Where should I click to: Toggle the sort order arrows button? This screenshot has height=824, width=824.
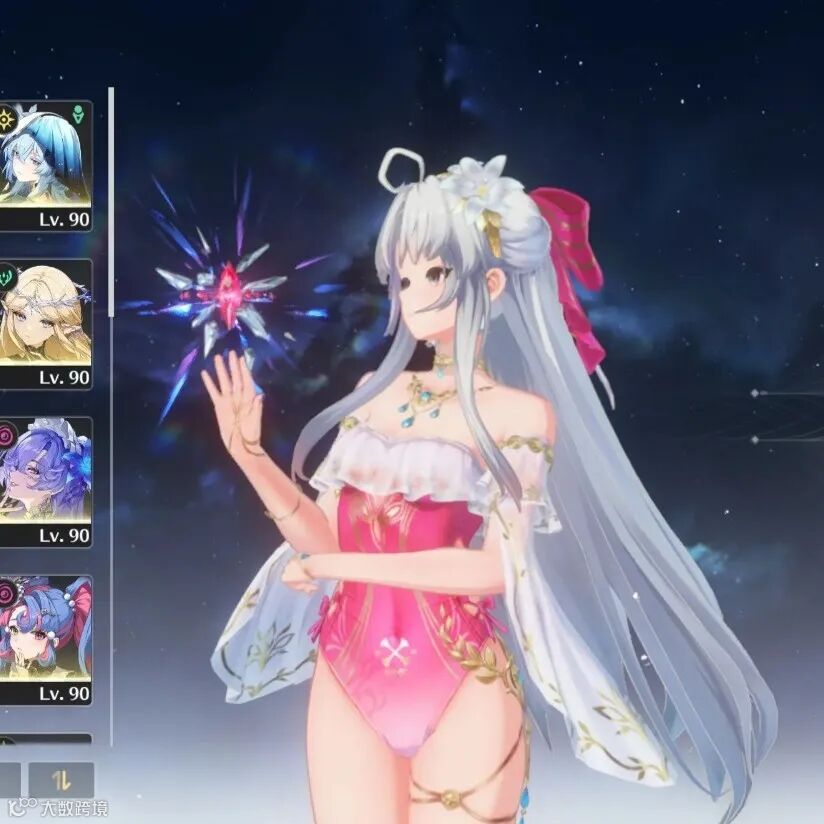click(x=61, y=780)
